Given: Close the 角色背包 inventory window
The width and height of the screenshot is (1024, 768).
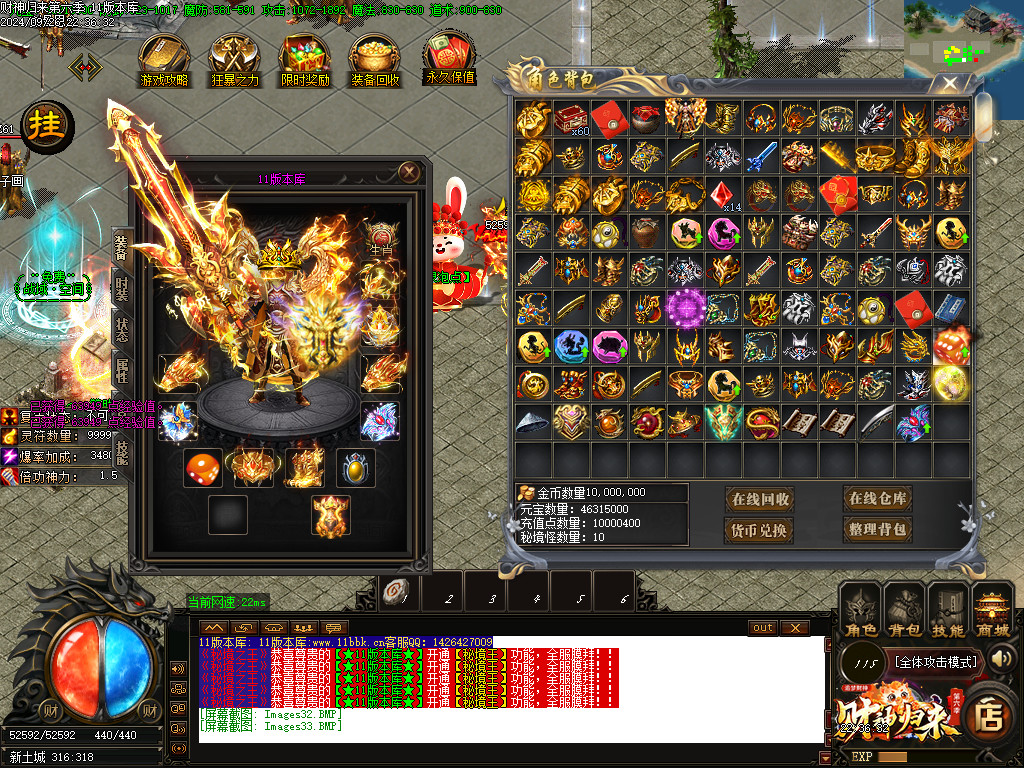Looking at the screenshot, I should [950, 84].
